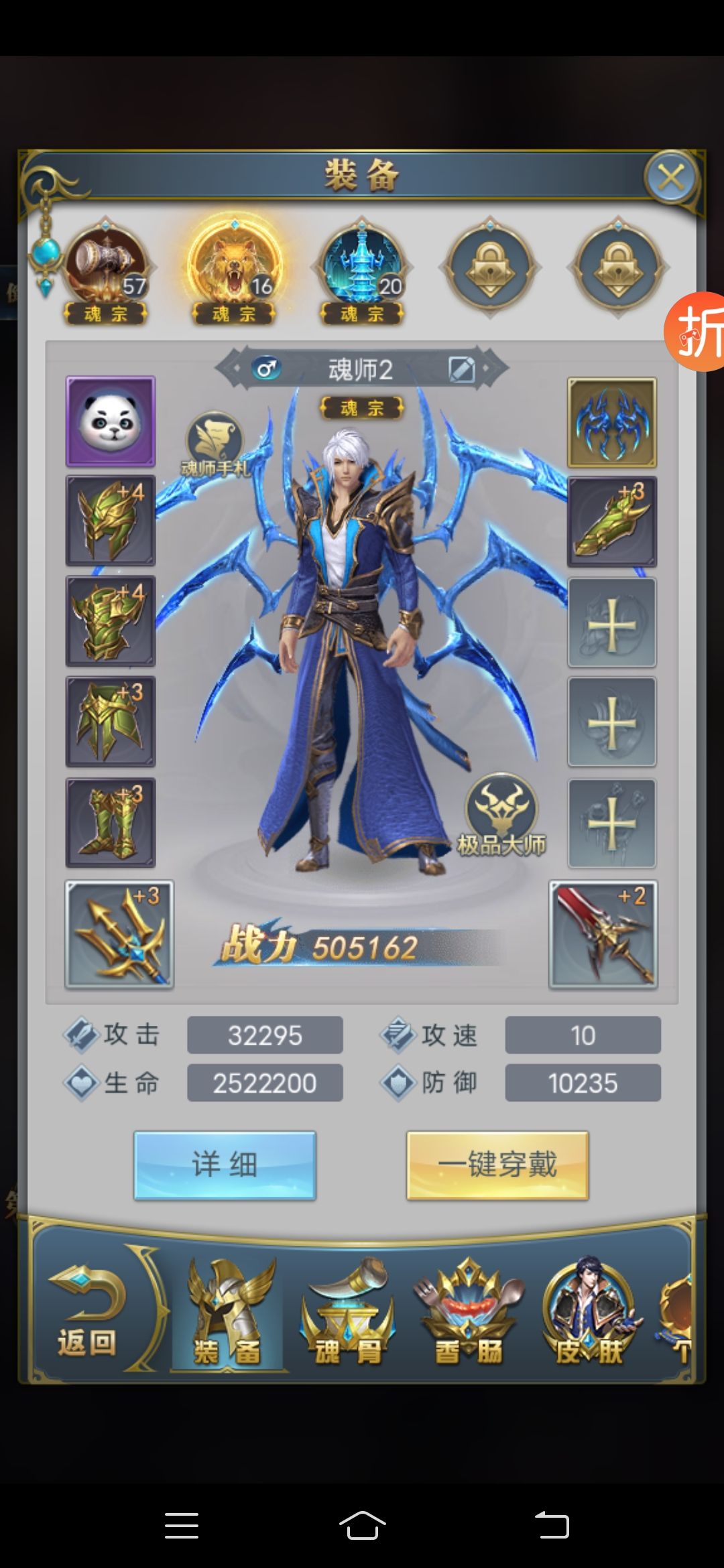This screenshot has height=1568, width=724.
Task: Select the green helmet +4 slot
Action: (111, 521)
